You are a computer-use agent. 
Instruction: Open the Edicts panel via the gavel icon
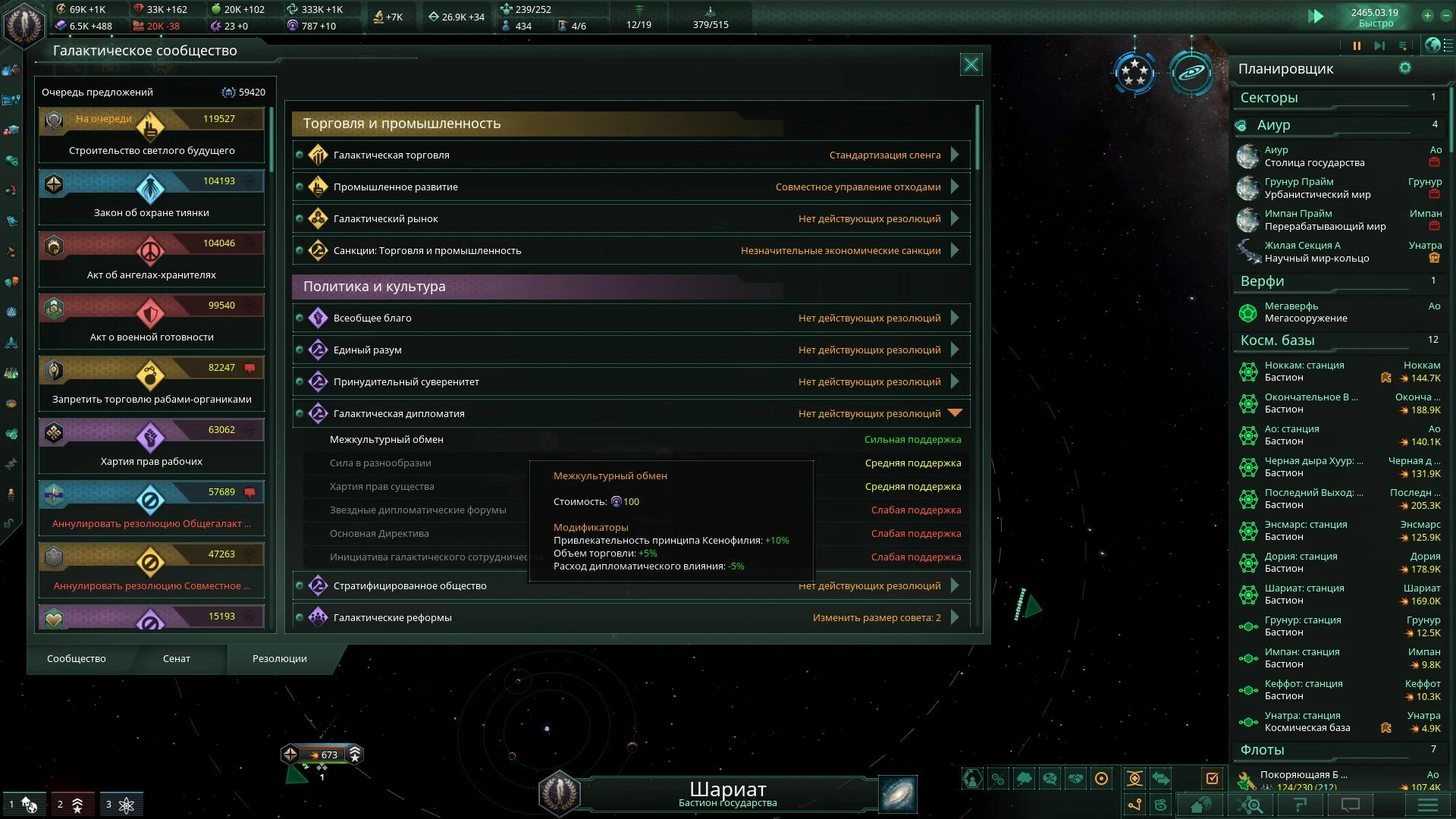(11, 252)
